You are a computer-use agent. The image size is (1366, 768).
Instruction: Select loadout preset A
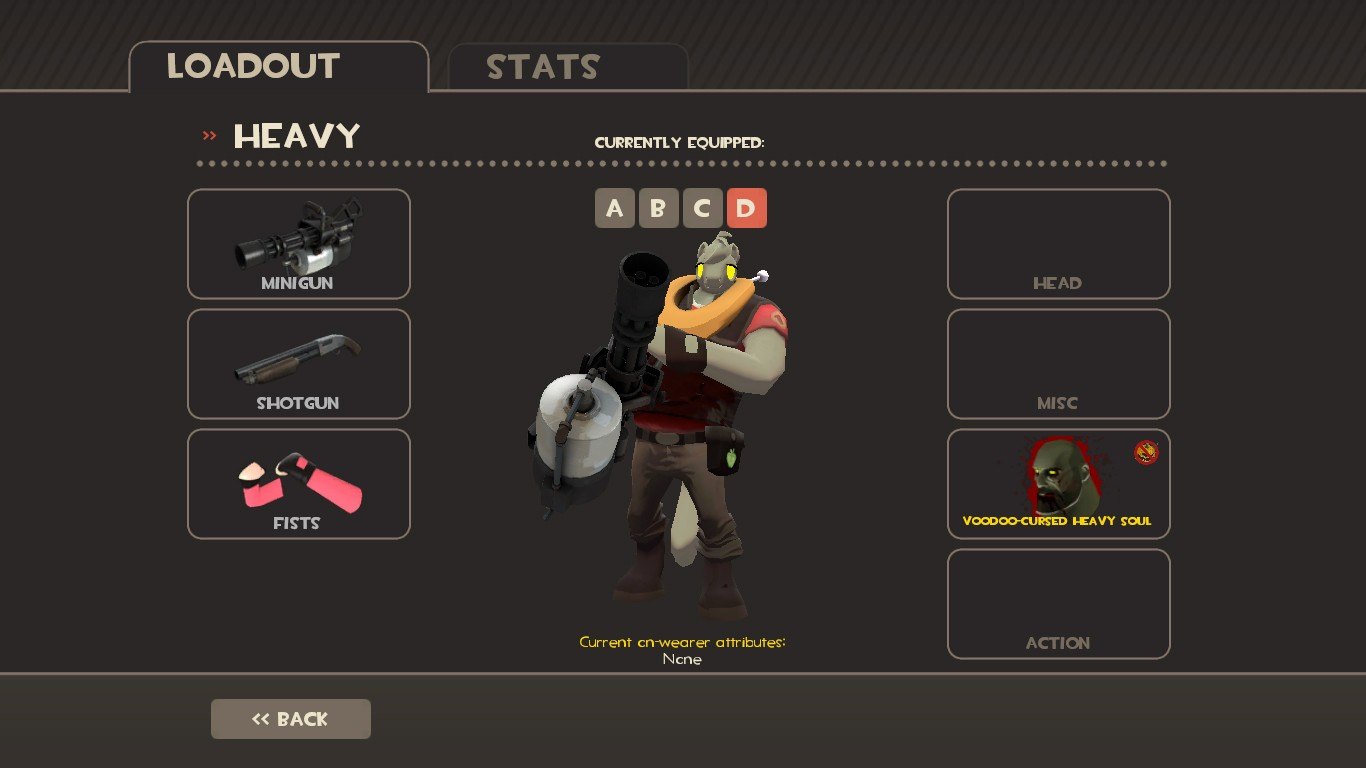[614, 208]
